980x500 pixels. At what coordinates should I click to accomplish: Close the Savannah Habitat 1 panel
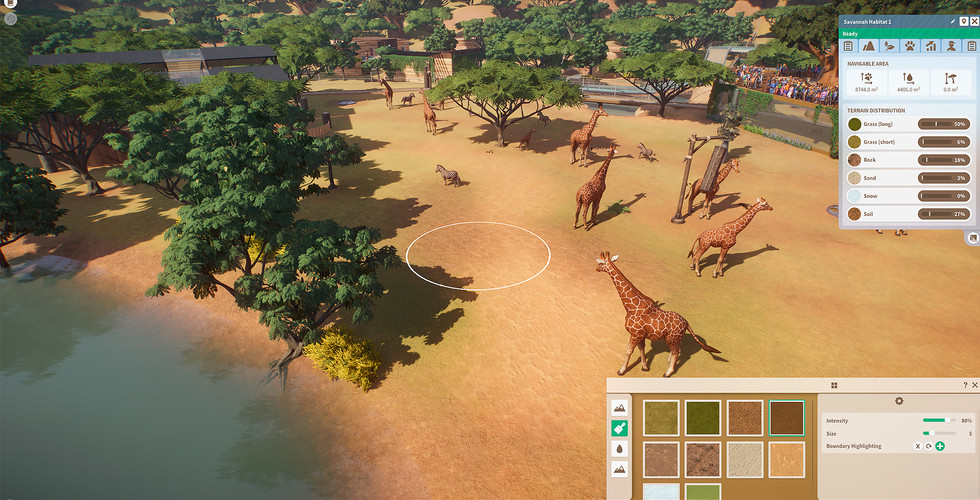974,21
